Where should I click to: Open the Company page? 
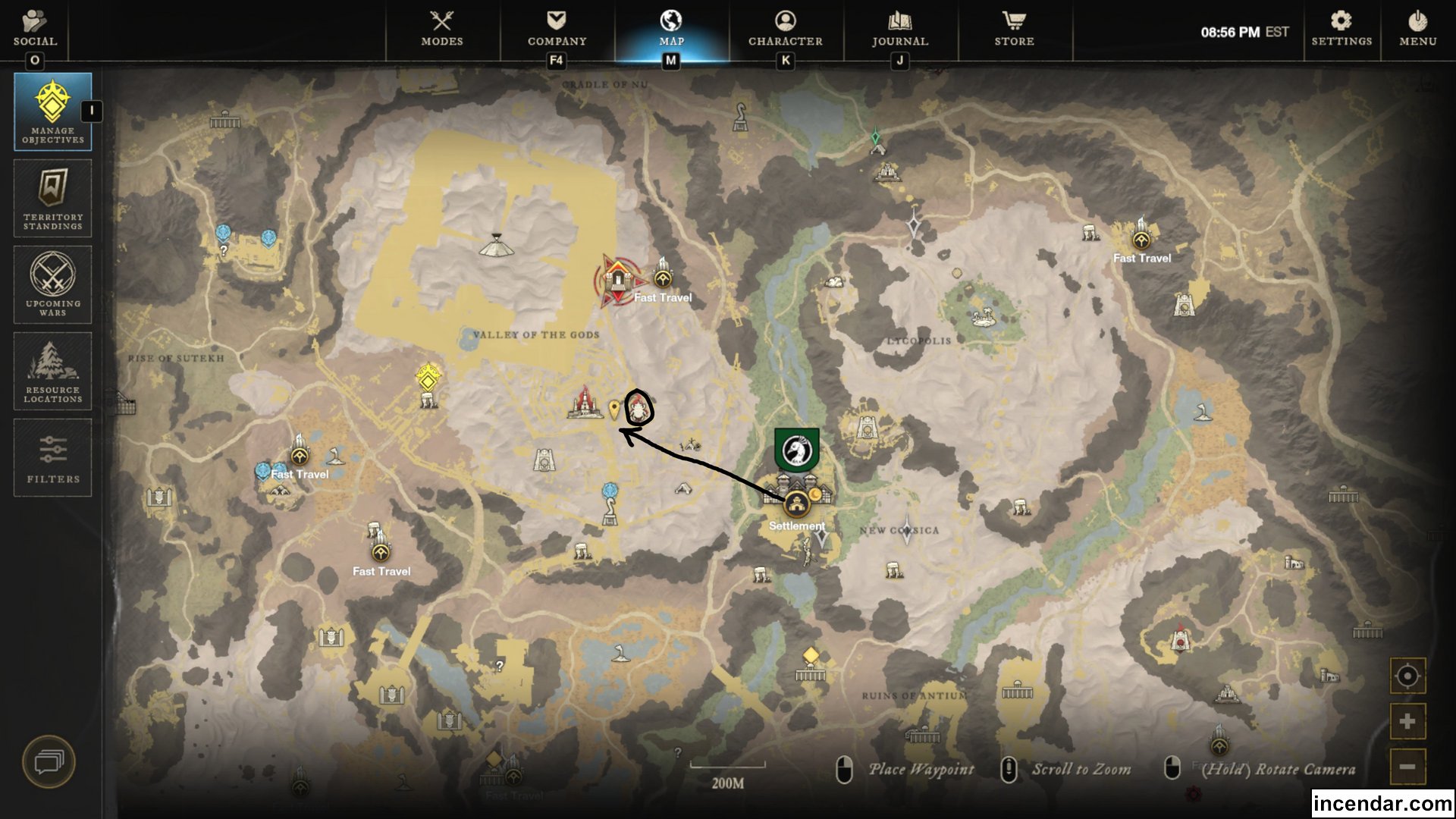pyautogui.click(x=557, y=30)
